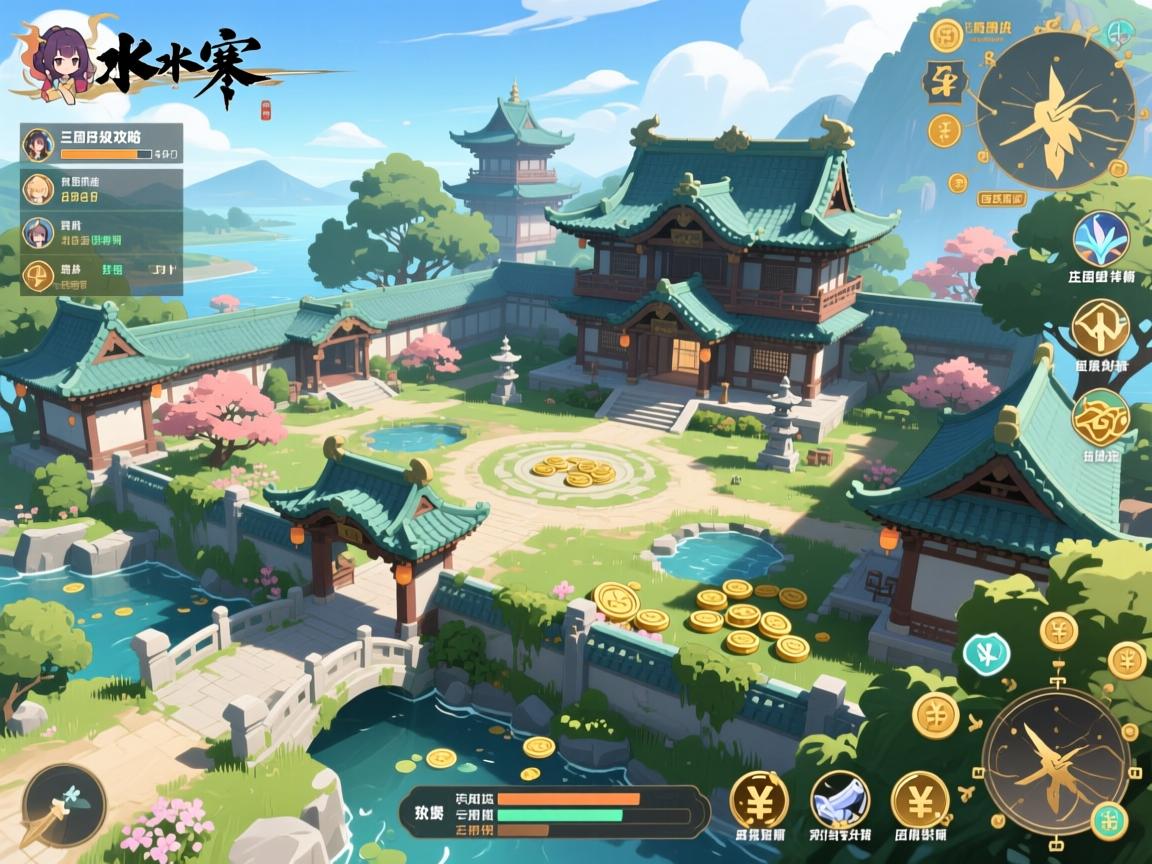Open the brown gold-glyph round icon
1152x864 pixels.
tap(1100, 327)
